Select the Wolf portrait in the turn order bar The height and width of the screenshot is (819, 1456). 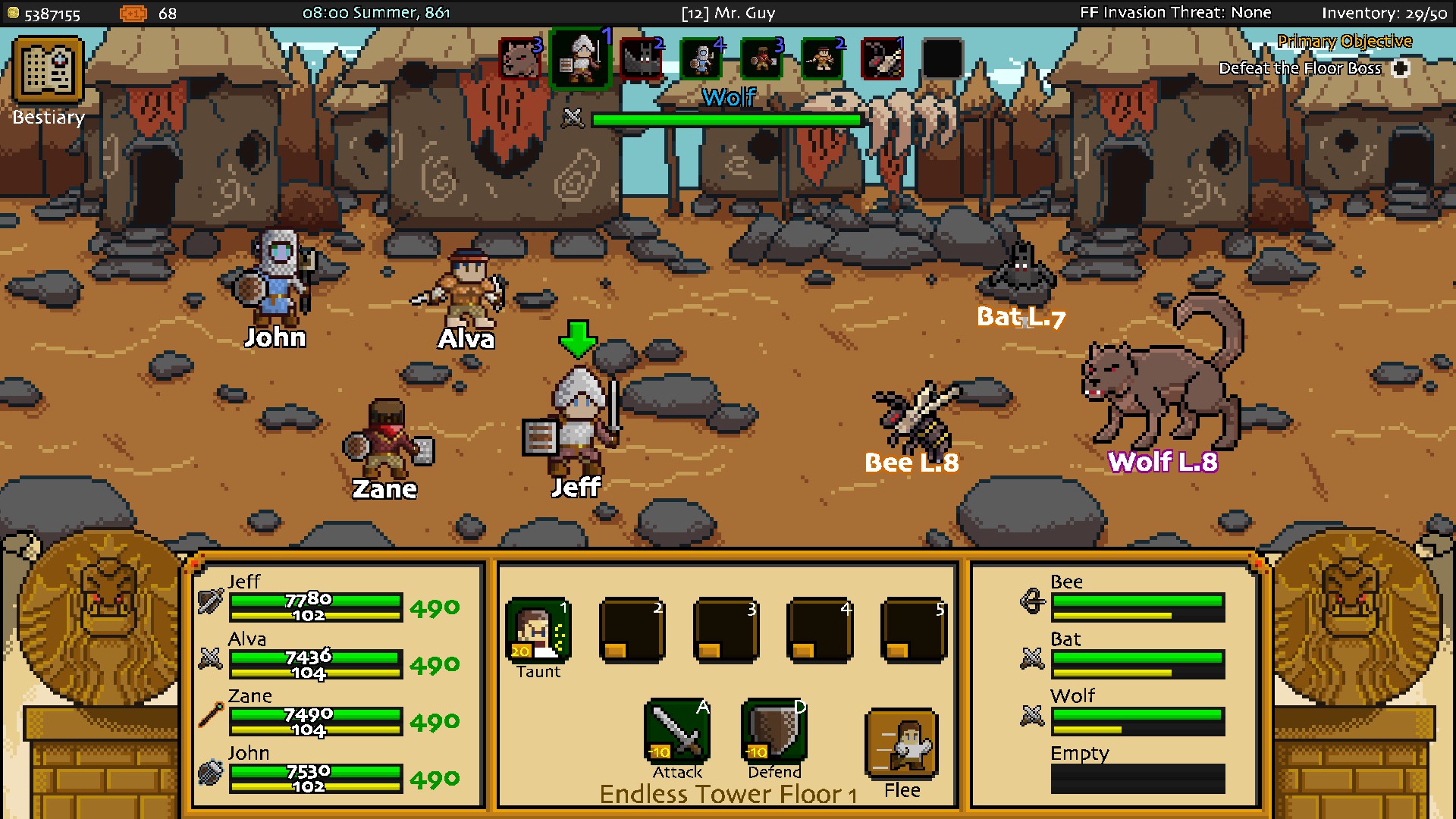pos(520,59)
